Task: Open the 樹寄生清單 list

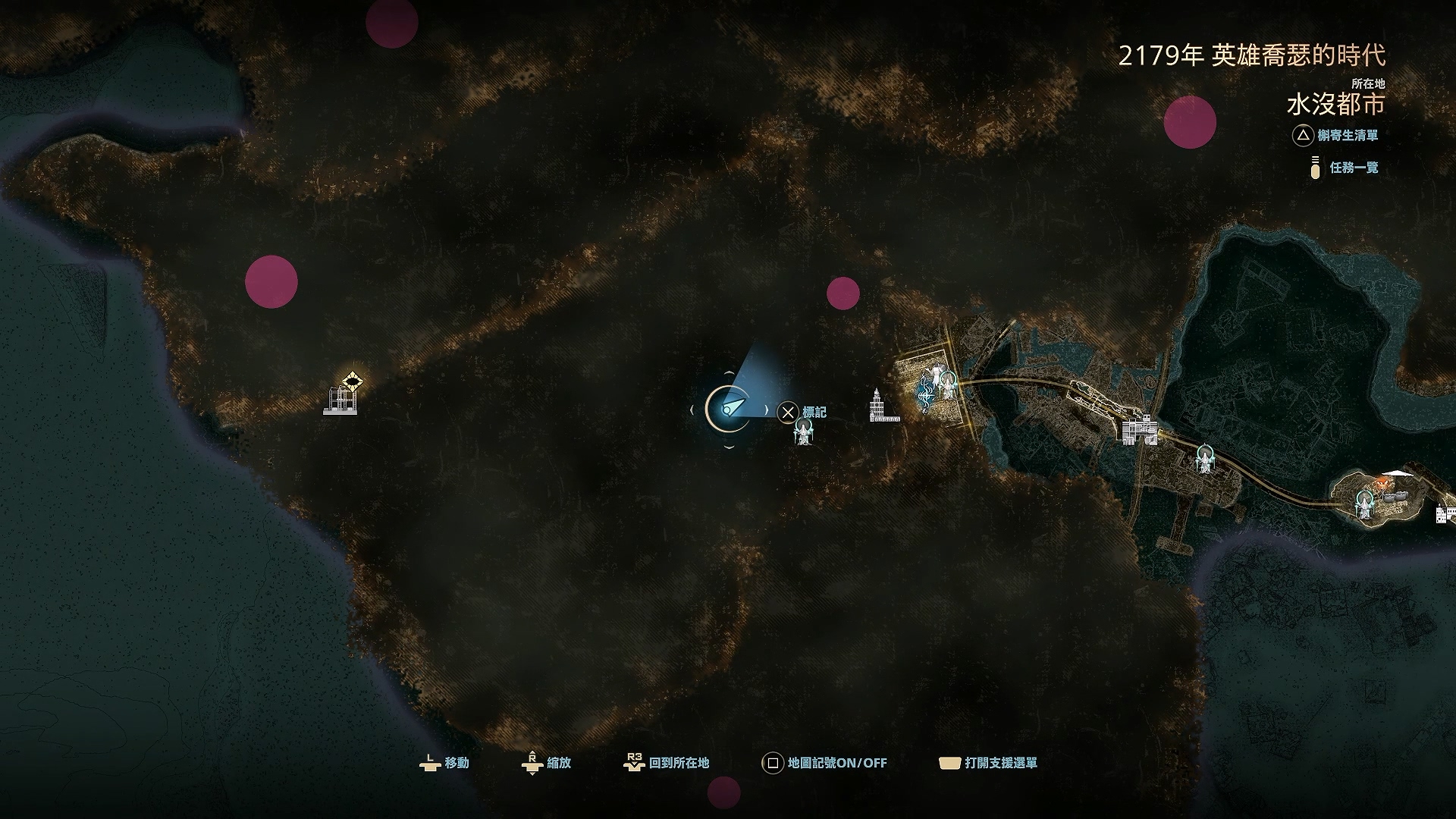Action: (1336, 136)
